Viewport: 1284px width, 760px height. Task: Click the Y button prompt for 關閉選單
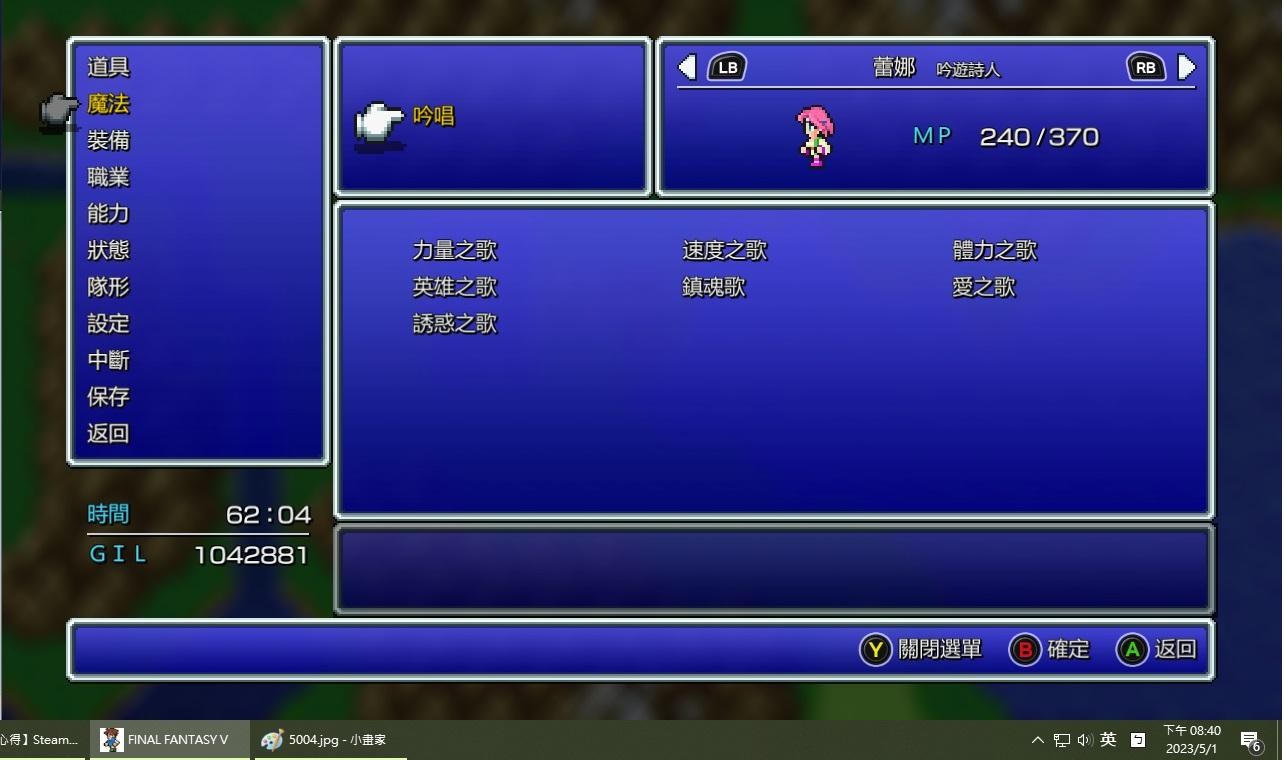874,649
